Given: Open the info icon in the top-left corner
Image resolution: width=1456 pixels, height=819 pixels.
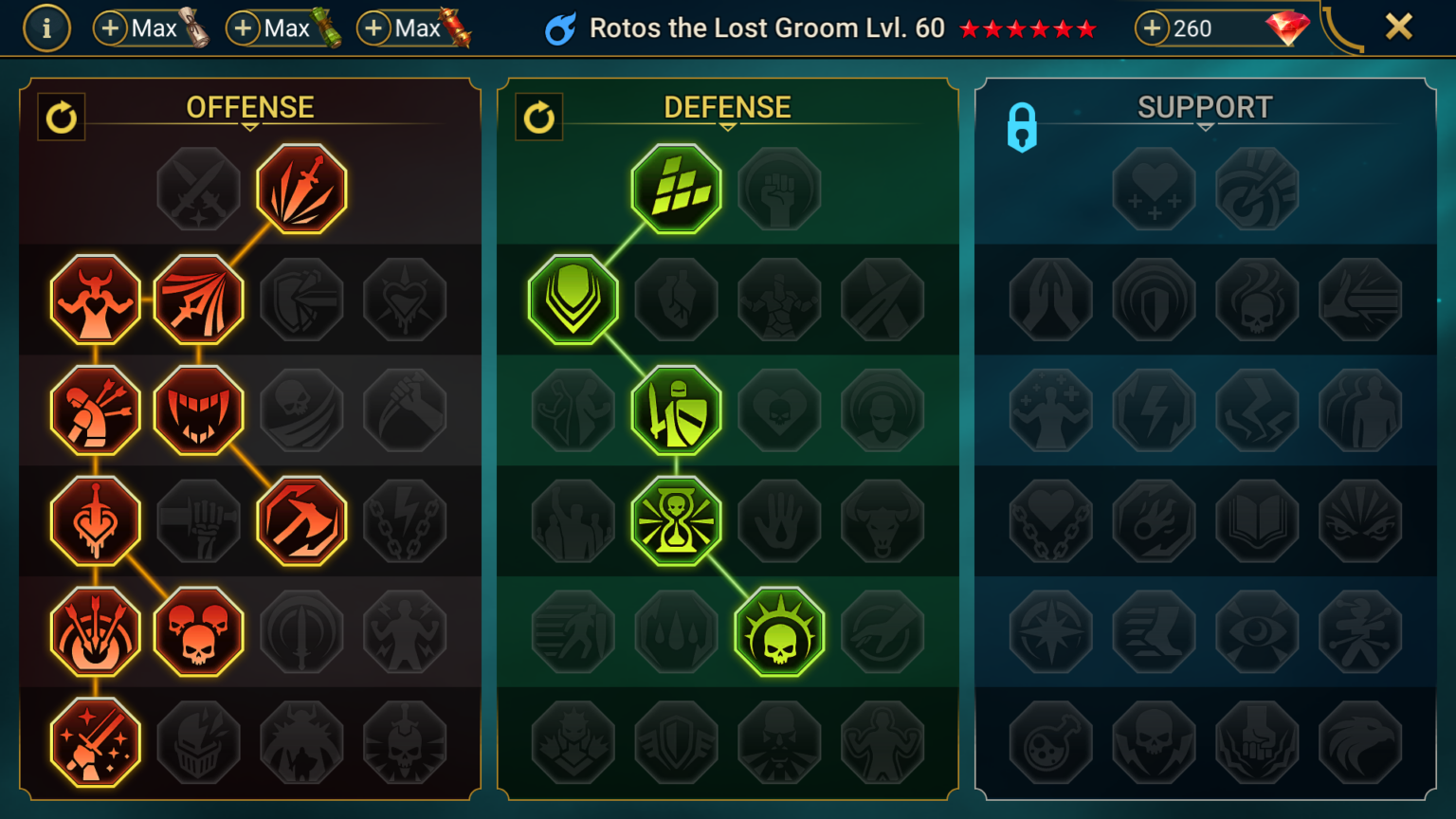Looking at the screenshot, I should click(46, 27).
